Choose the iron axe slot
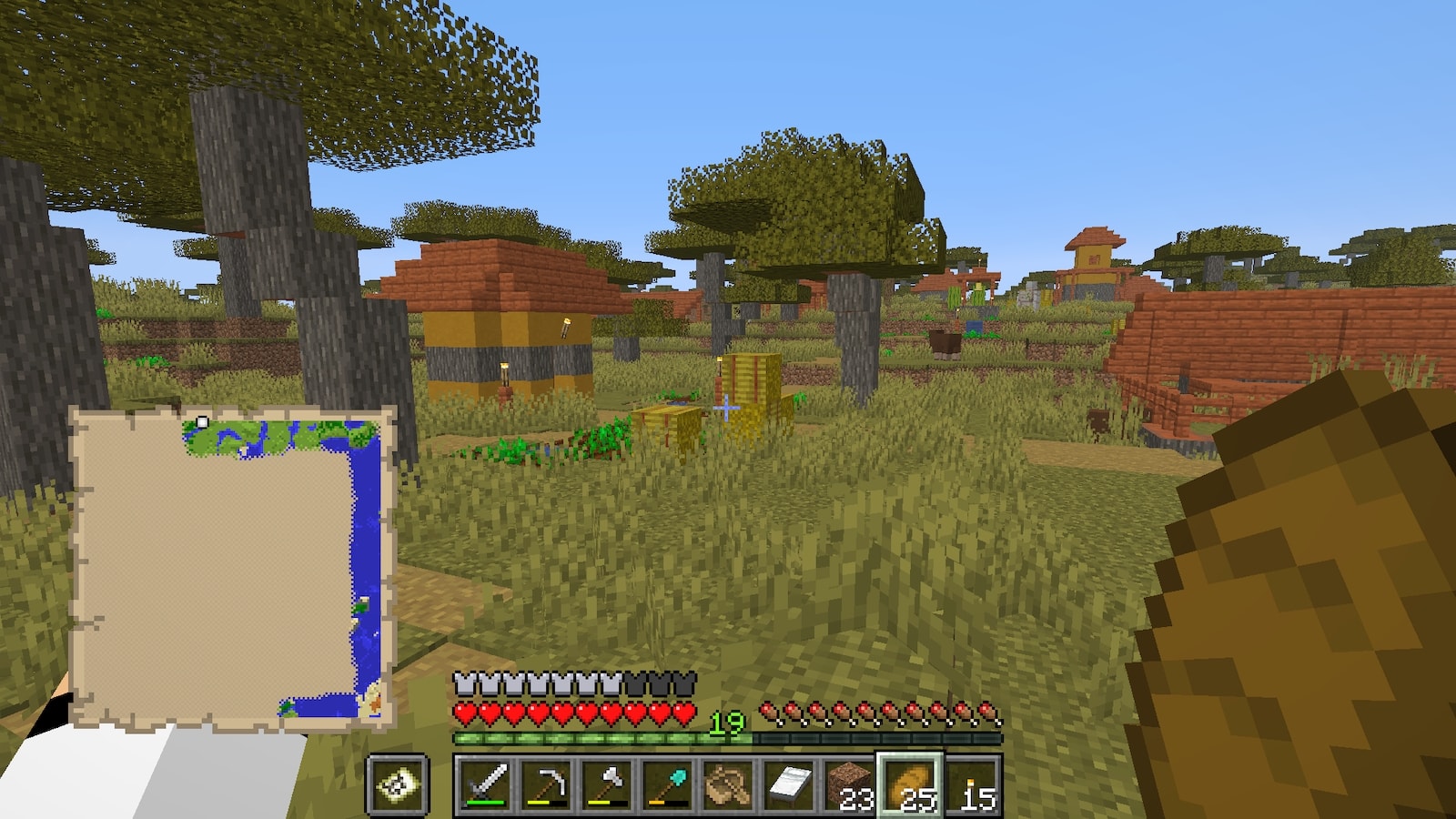This screenshot has width=1456, height=819. point(607,784)
